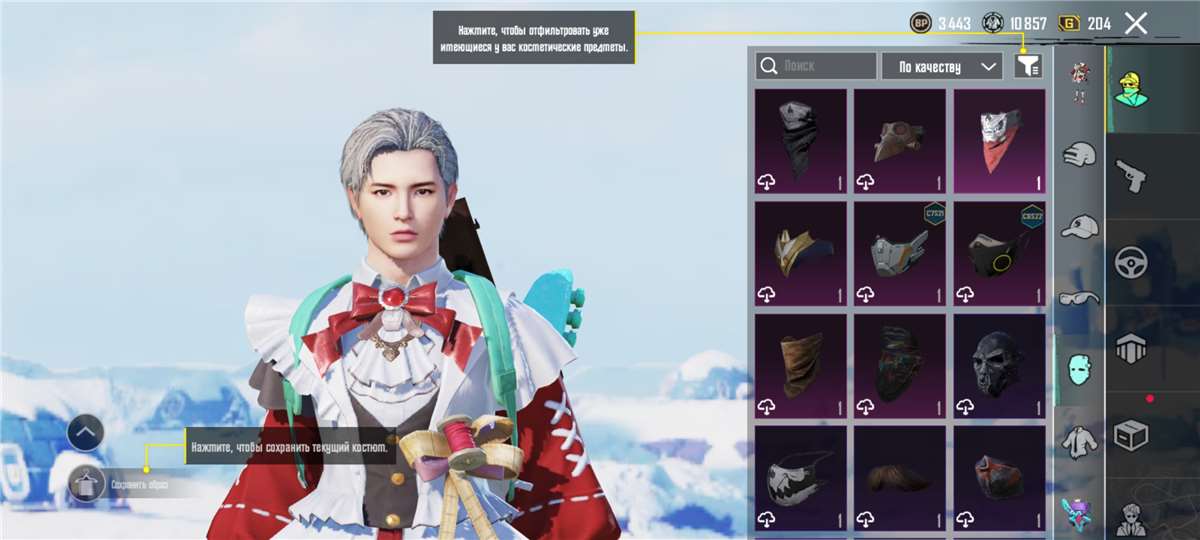Select the red bandana with white mask
1200x540 pixels.
[x=999, y=141]
